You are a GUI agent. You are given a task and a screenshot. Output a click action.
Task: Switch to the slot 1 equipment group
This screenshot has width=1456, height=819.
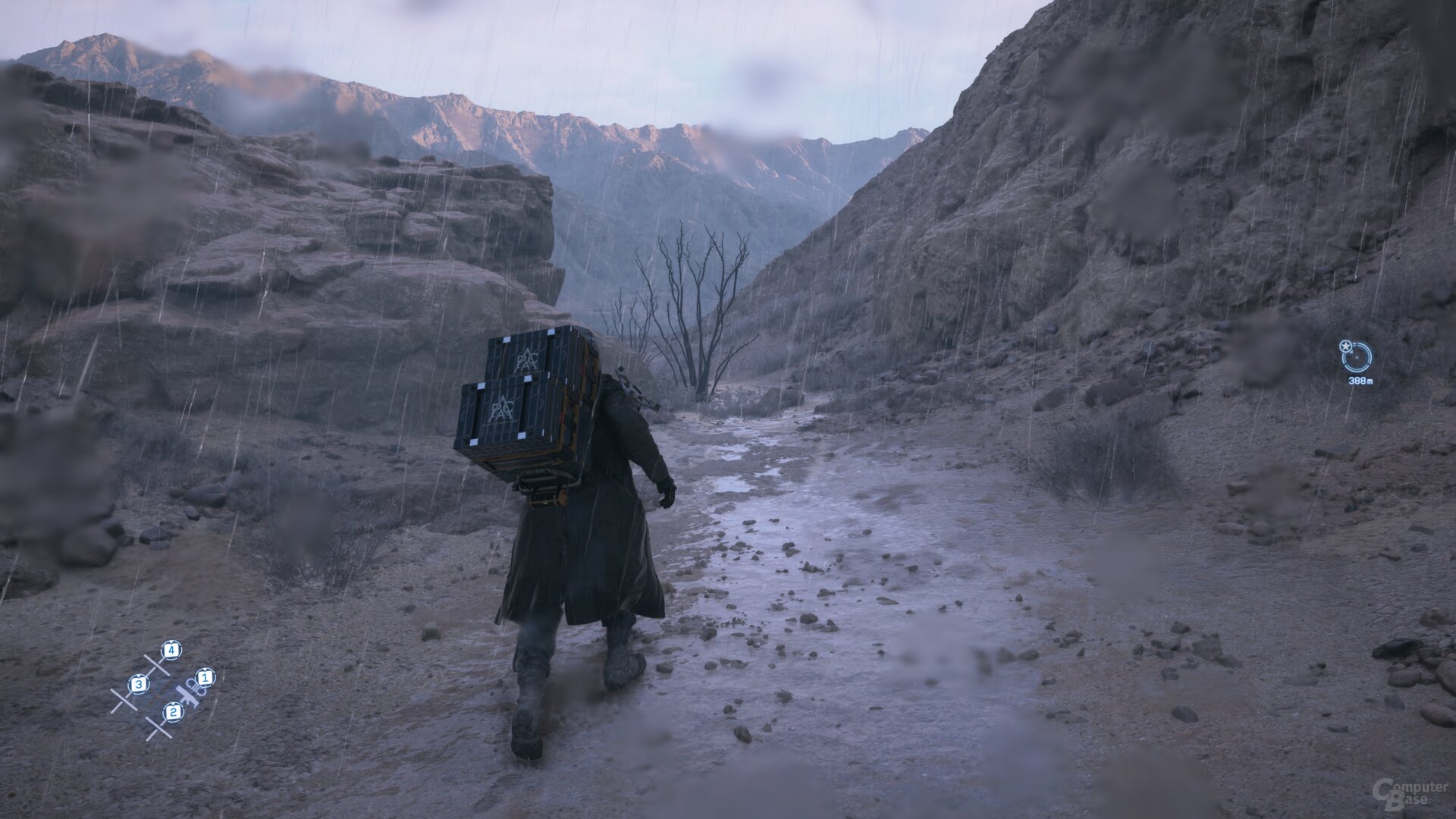tap(206, 677)
